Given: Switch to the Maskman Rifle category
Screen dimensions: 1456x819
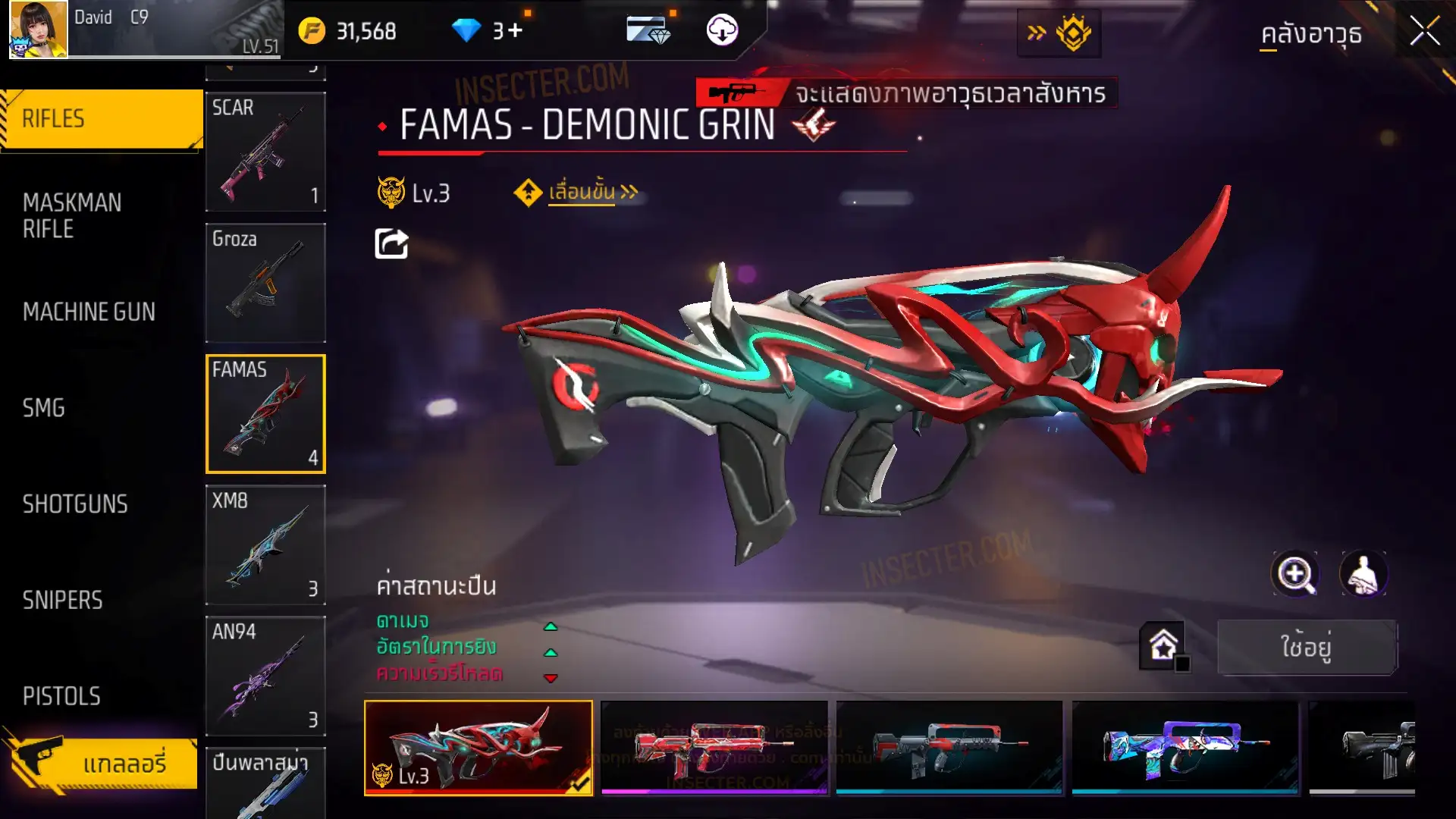Looking at the screenshot, I should pos(72,215).
